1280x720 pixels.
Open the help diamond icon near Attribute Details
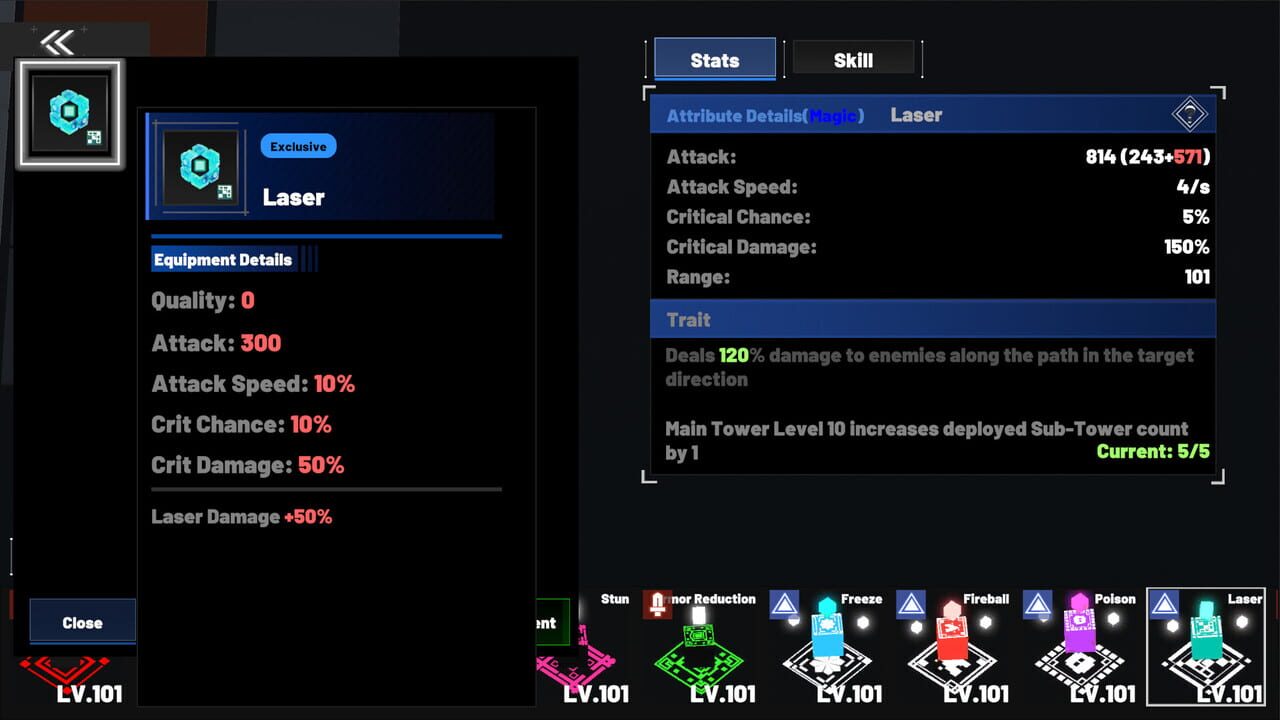click(x=1189, y=114)
